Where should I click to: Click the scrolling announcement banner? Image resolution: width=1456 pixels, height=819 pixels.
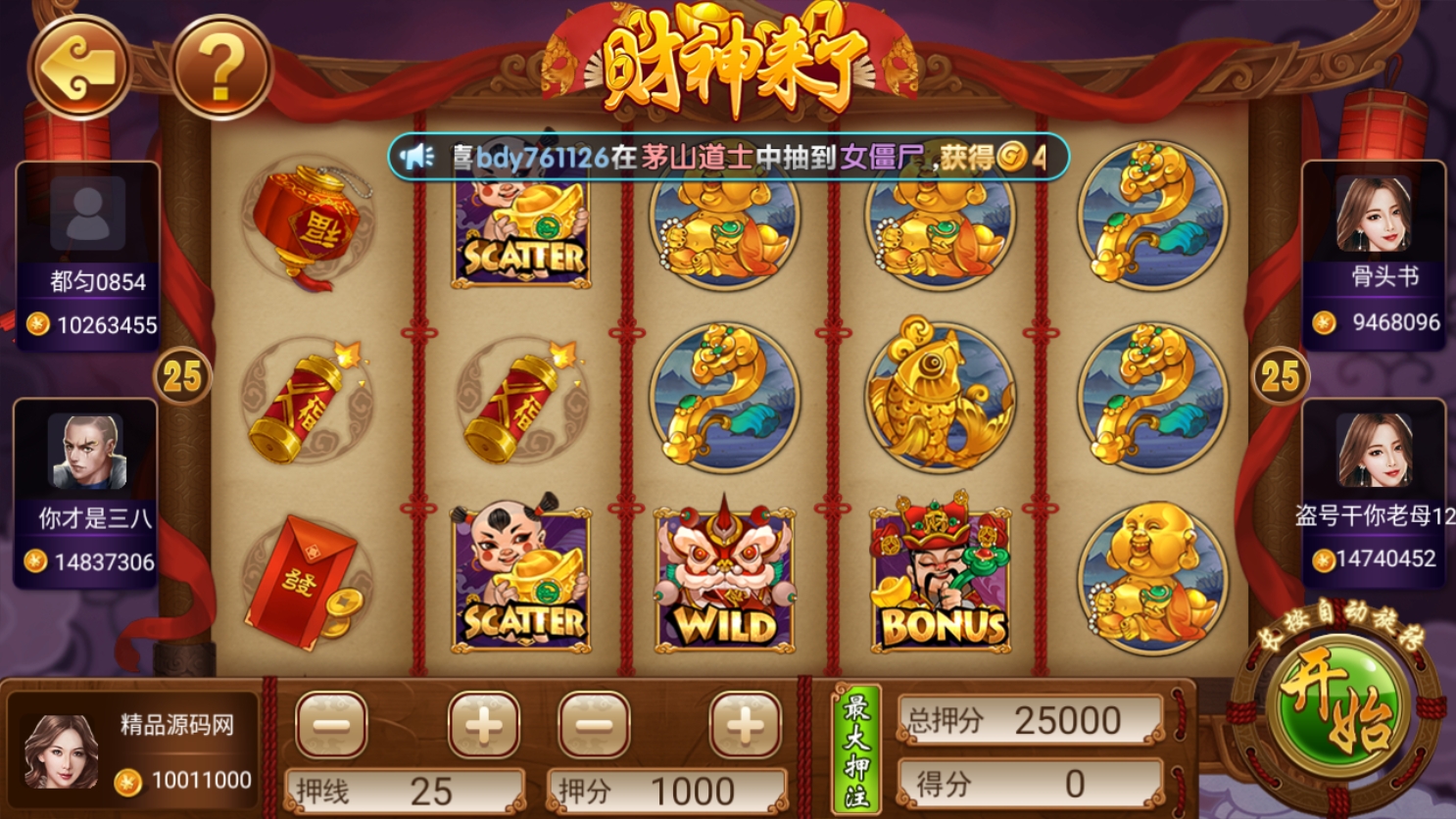(x=727, y=157)
